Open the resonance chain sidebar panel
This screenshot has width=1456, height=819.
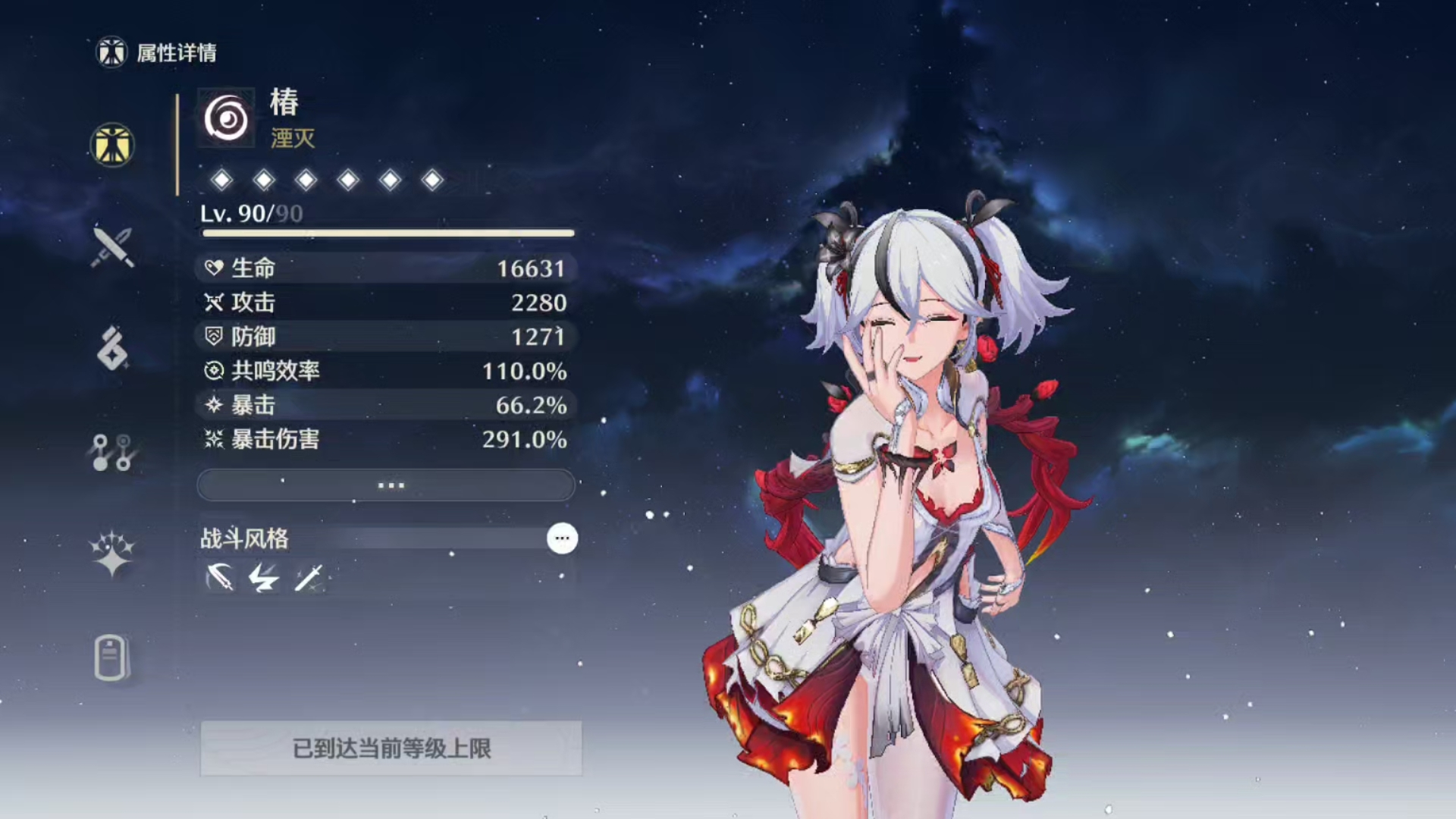click(111, 453)
